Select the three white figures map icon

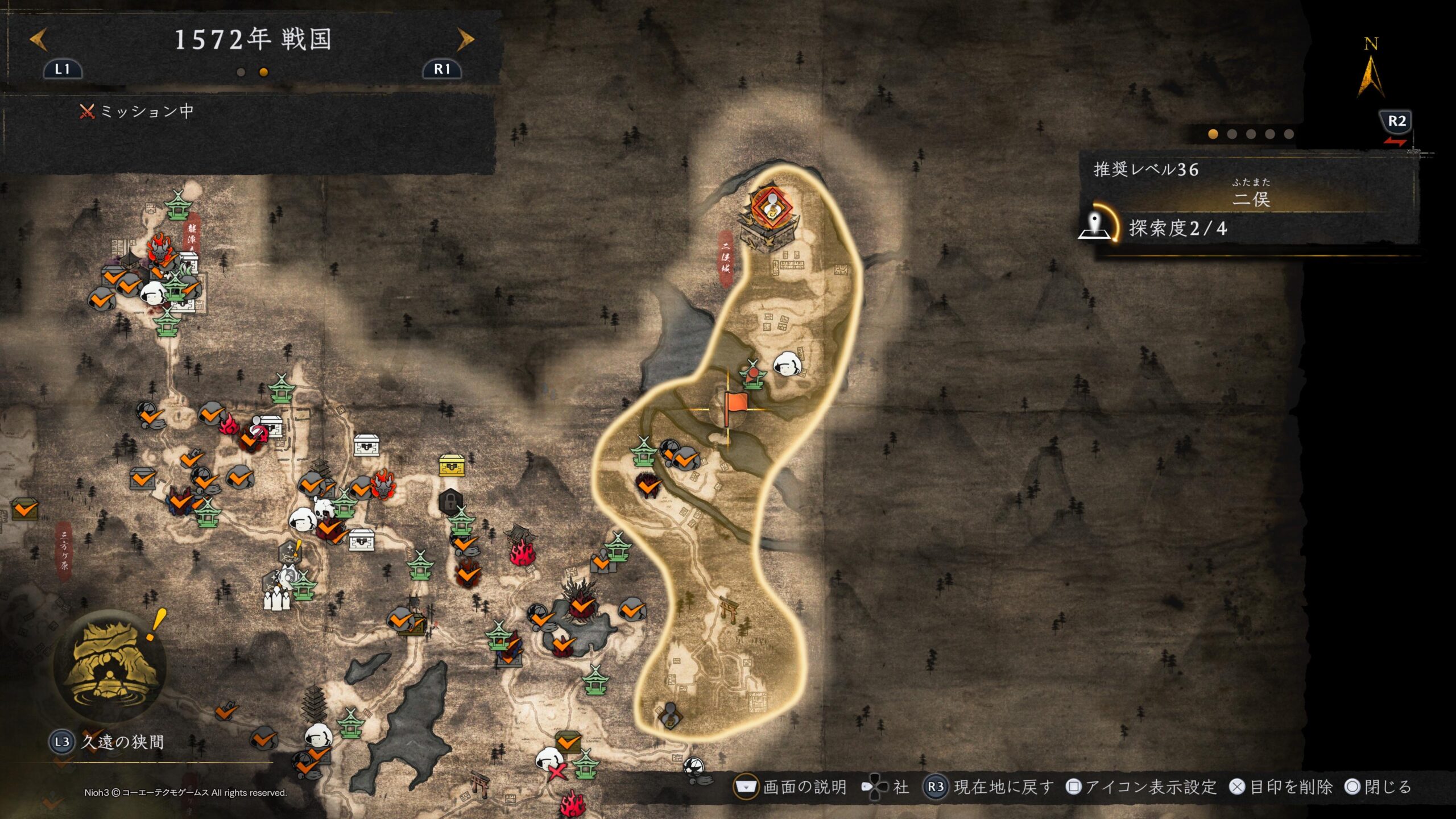(276, 598)
